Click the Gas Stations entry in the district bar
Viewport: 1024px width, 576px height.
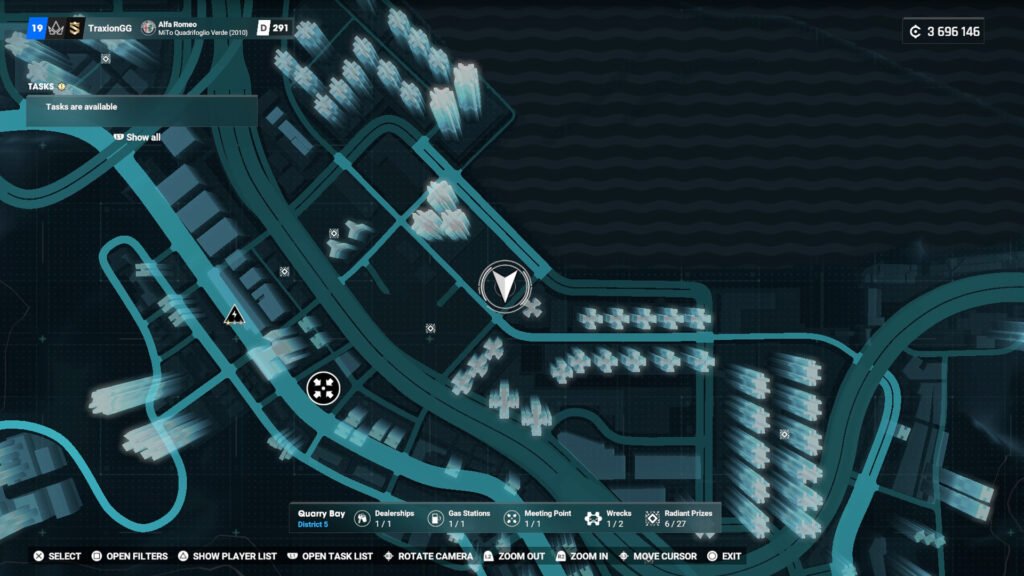tap(459, 518)
